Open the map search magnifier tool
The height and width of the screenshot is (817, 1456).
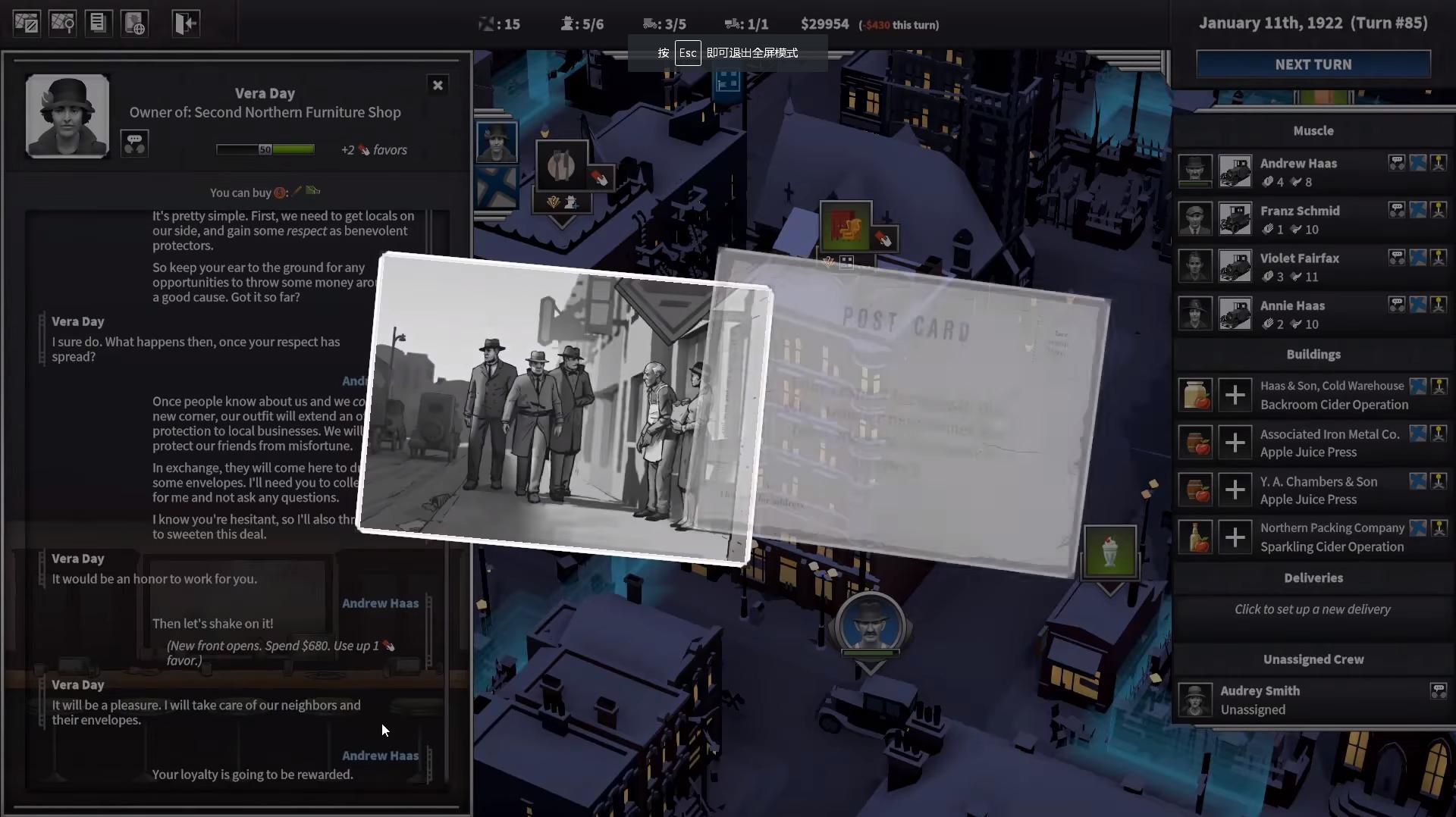pyautogui.click(x=63, y=23)
